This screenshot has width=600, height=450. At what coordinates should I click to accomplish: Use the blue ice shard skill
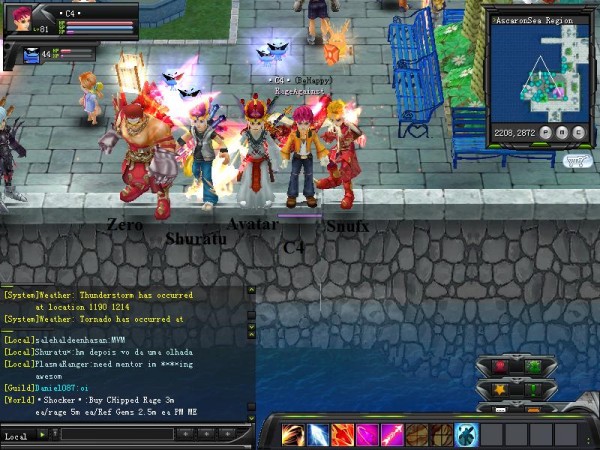(x=318, y=435)
